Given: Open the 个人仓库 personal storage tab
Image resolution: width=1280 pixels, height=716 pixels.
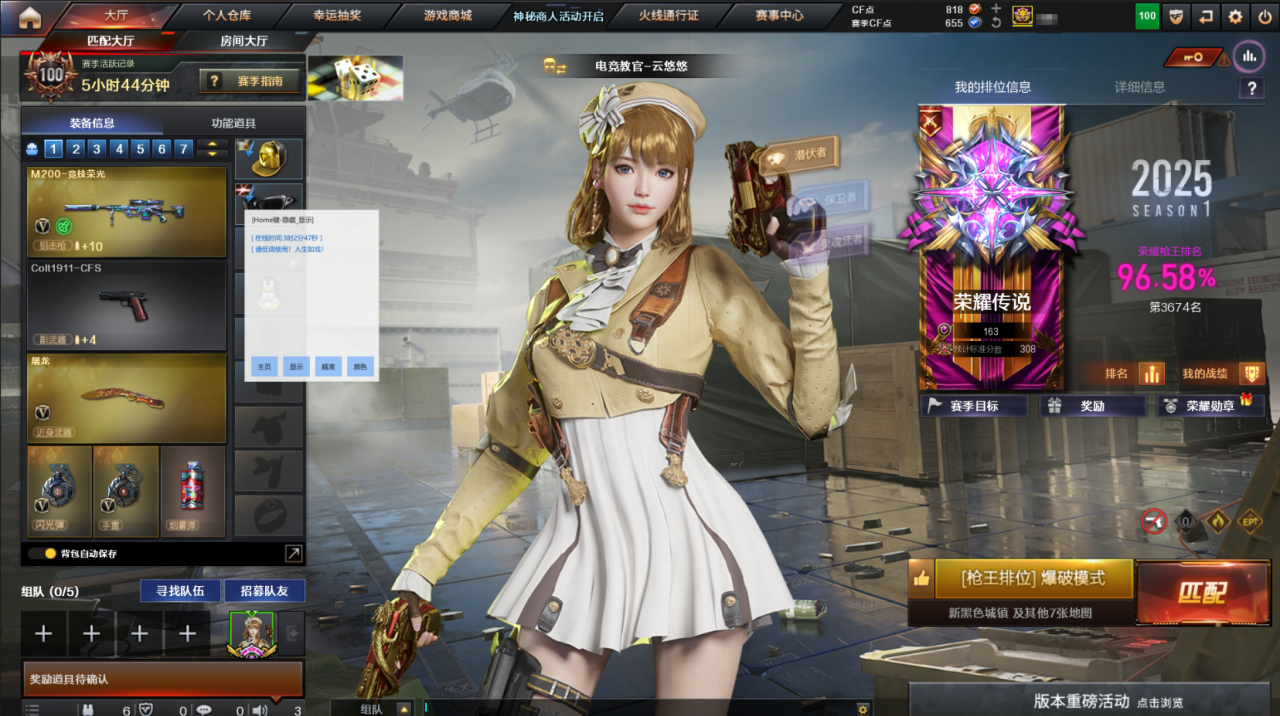Looking at the screenshot, I should 227,16.
